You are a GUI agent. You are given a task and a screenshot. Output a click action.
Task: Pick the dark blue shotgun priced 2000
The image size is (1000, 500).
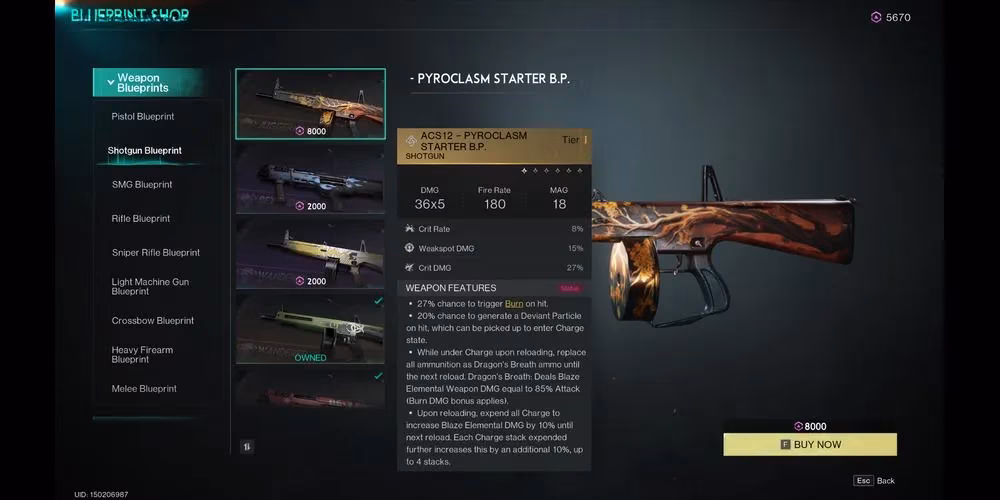(310, 181)
